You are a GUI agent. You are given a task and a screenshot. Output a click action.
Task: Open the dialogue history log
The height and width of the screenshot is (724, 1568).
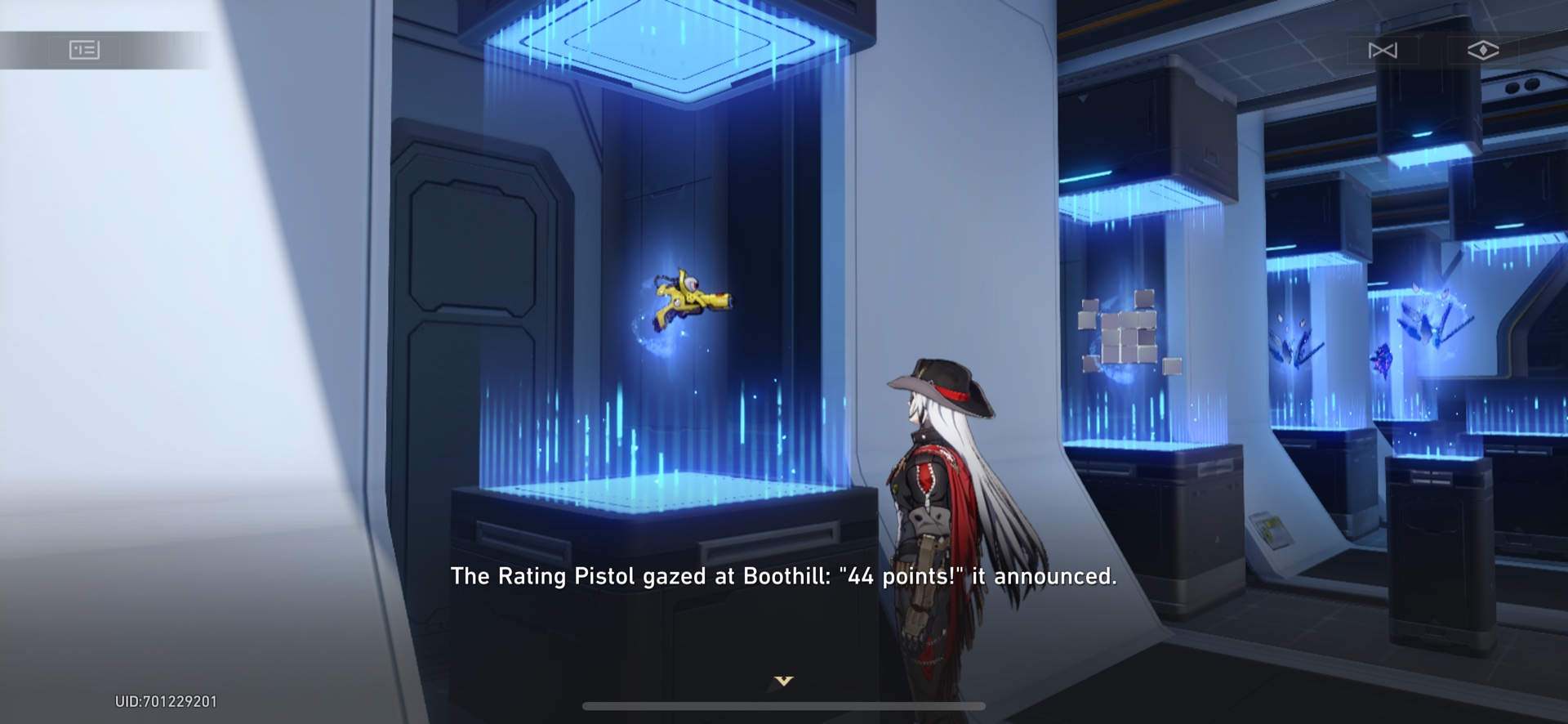[84, 49]
